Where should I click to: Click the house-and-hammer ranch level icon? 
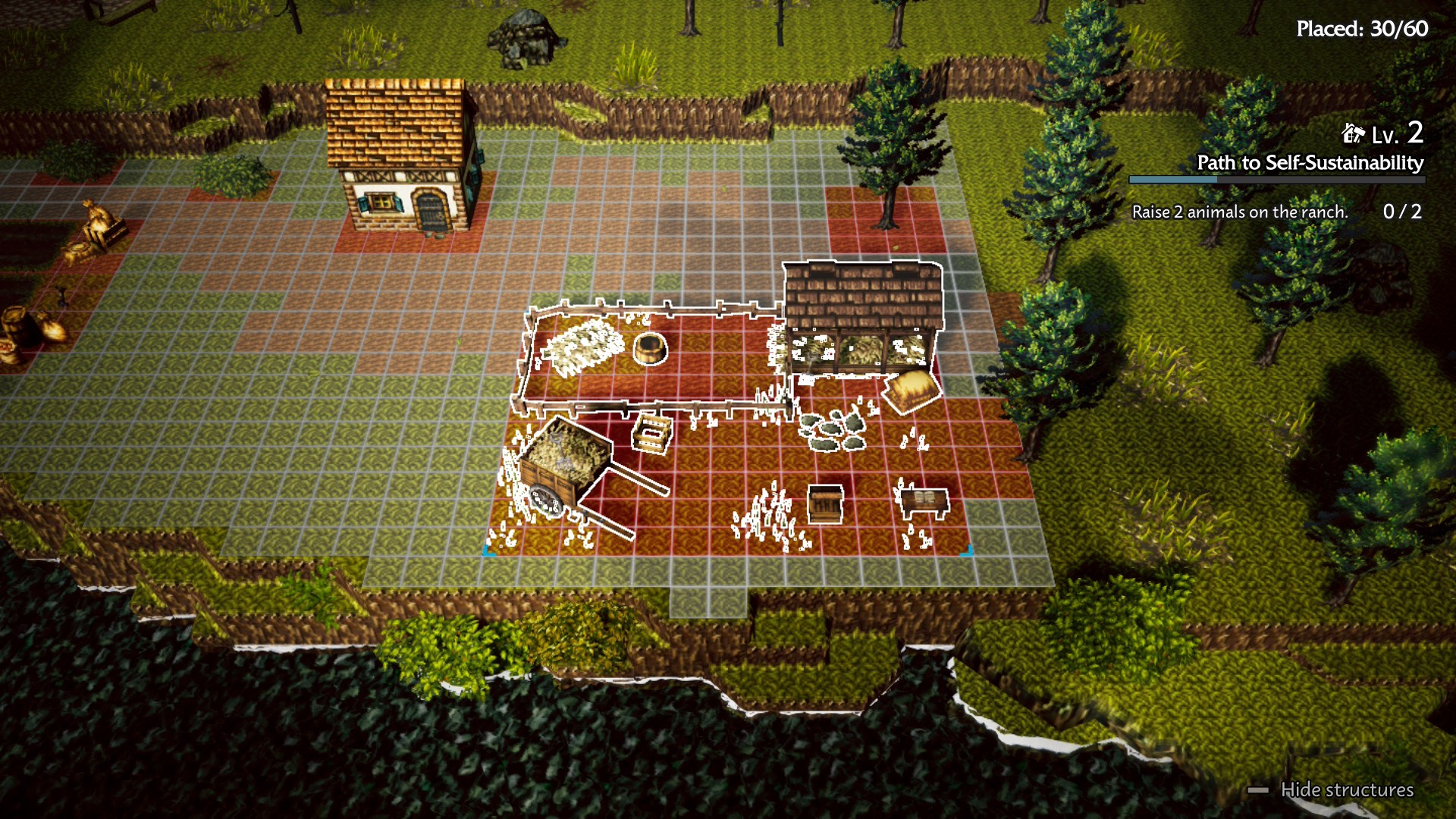click(x=1353, y=135)
